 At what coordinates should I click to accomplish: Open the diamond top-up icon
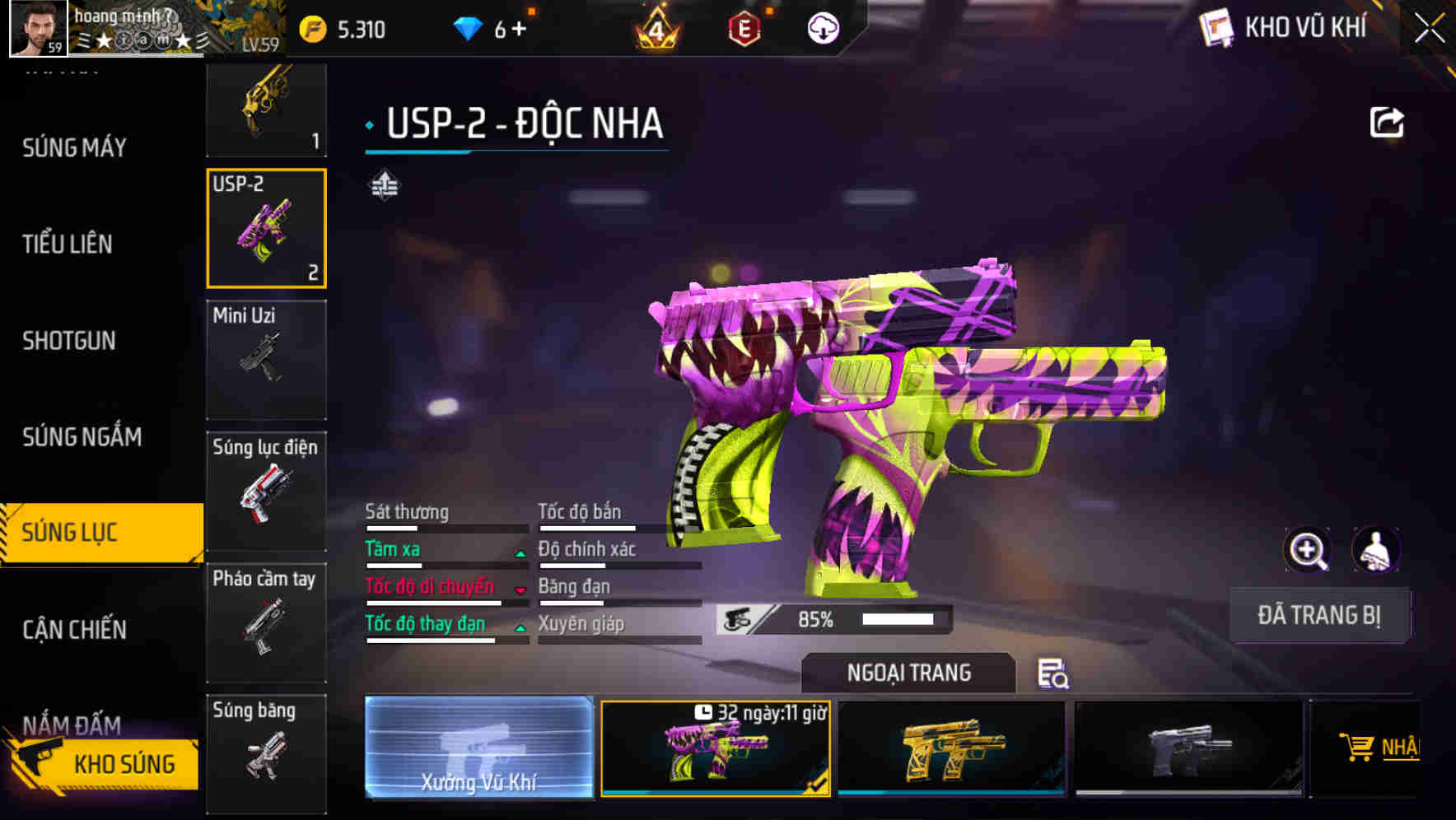click(x=466, y=27)
